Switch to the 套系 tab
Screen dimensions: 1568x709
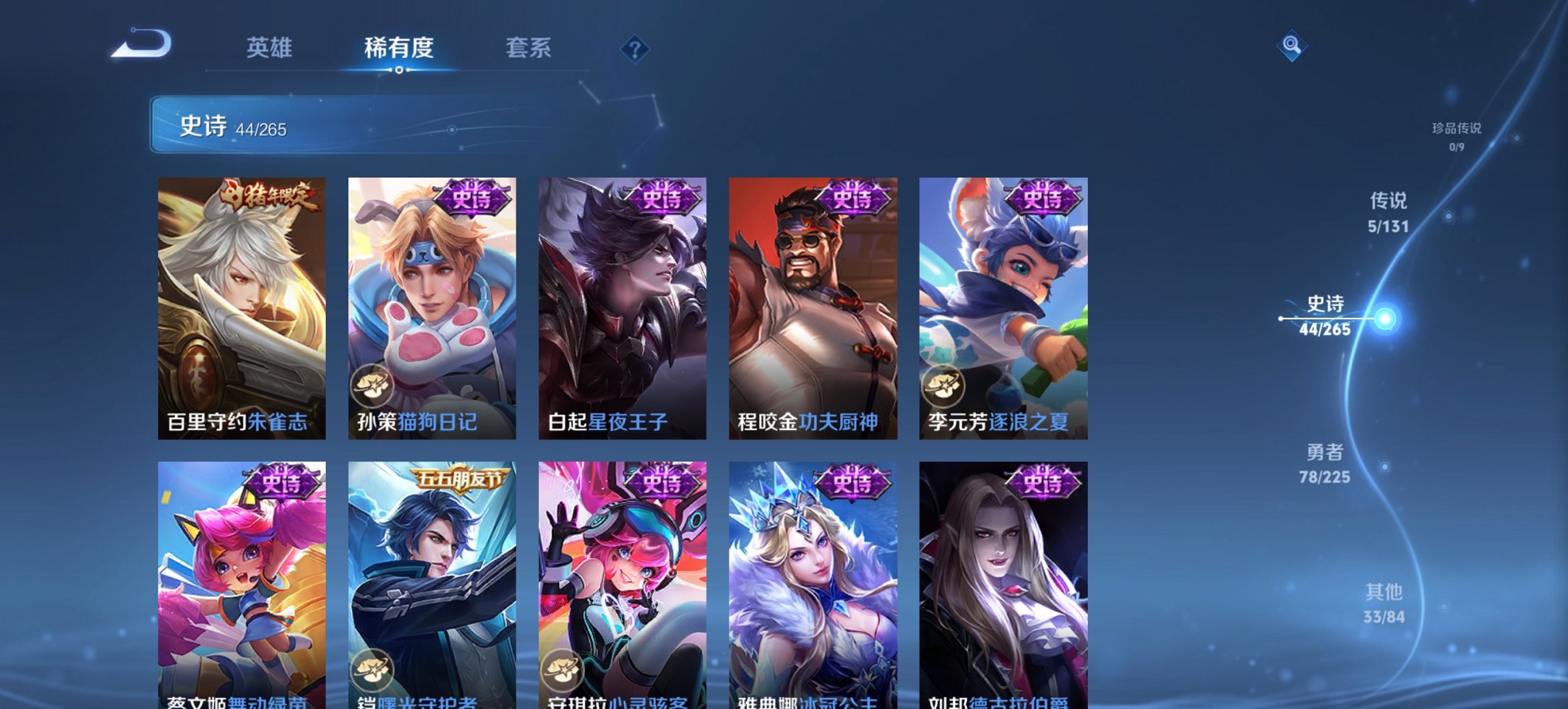coord(529,48)
